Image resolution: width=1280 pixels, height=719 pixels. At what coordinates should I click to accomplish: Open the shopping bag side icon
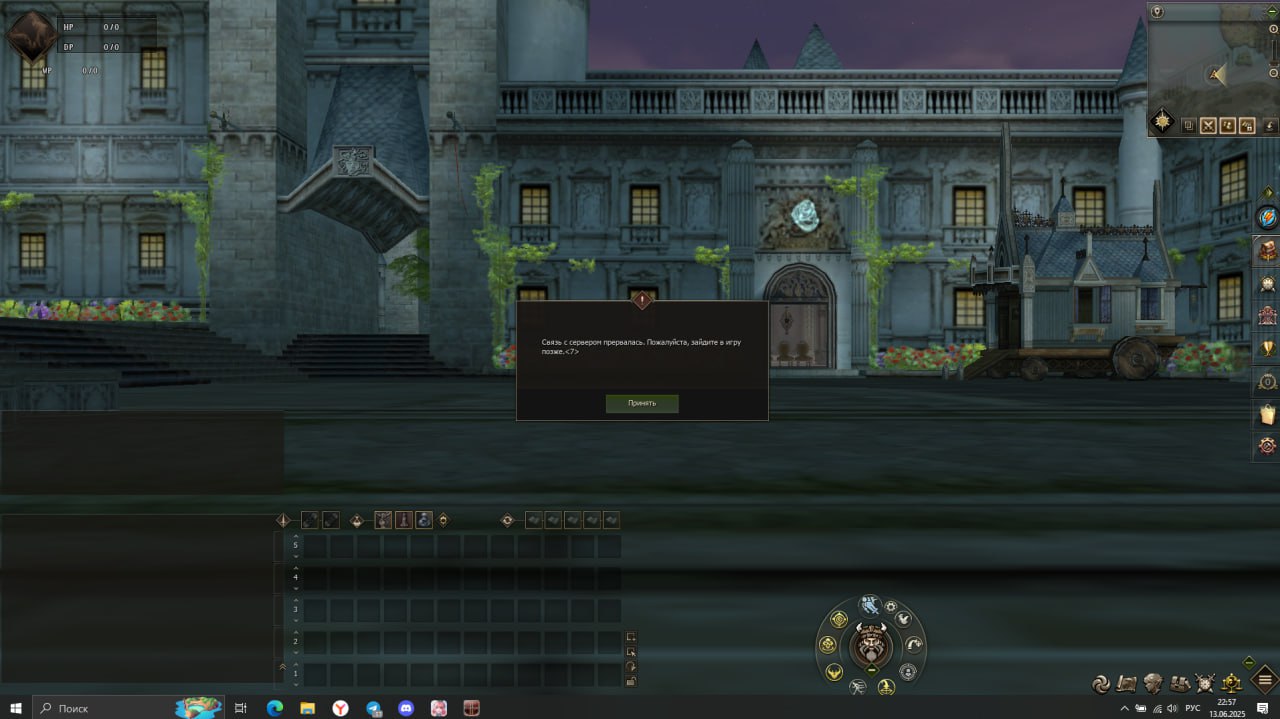[1268, 414]
